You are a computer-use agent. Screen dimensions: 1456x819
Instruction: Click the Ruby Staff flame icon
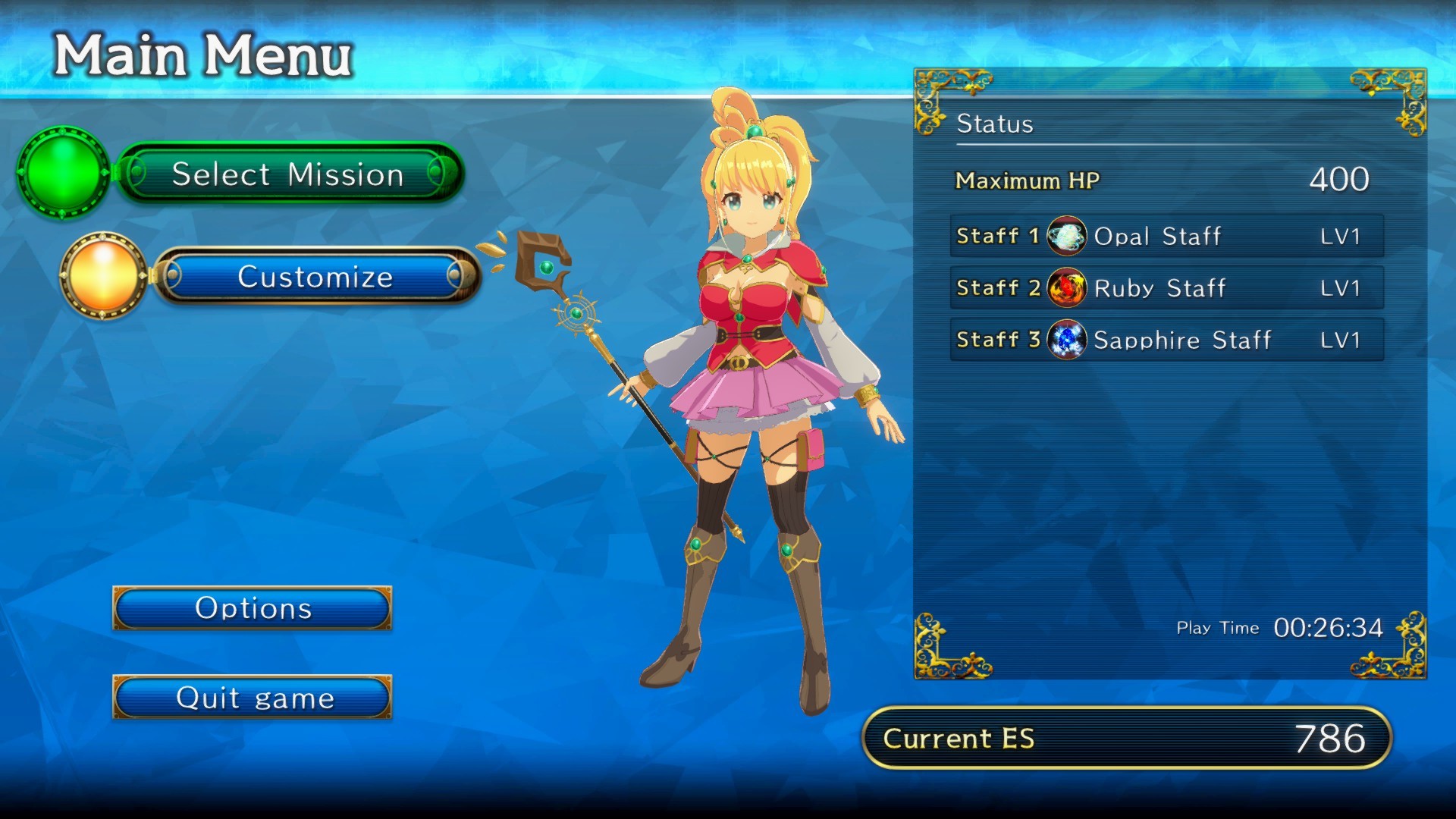pyautogui.click(x=1067, y=288)
